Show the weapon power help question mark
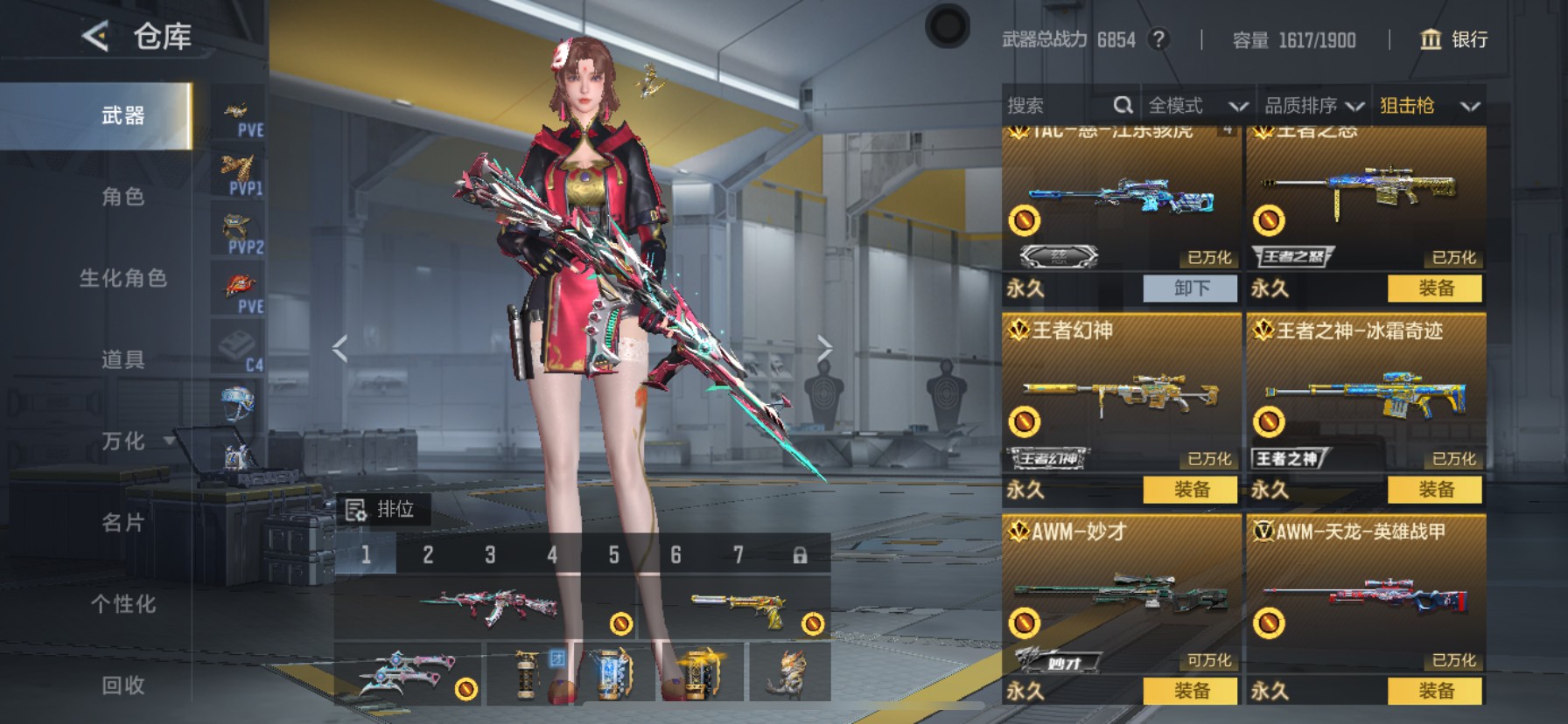The height and width of the screenshot is (724, 1568). coord(1158,39)
